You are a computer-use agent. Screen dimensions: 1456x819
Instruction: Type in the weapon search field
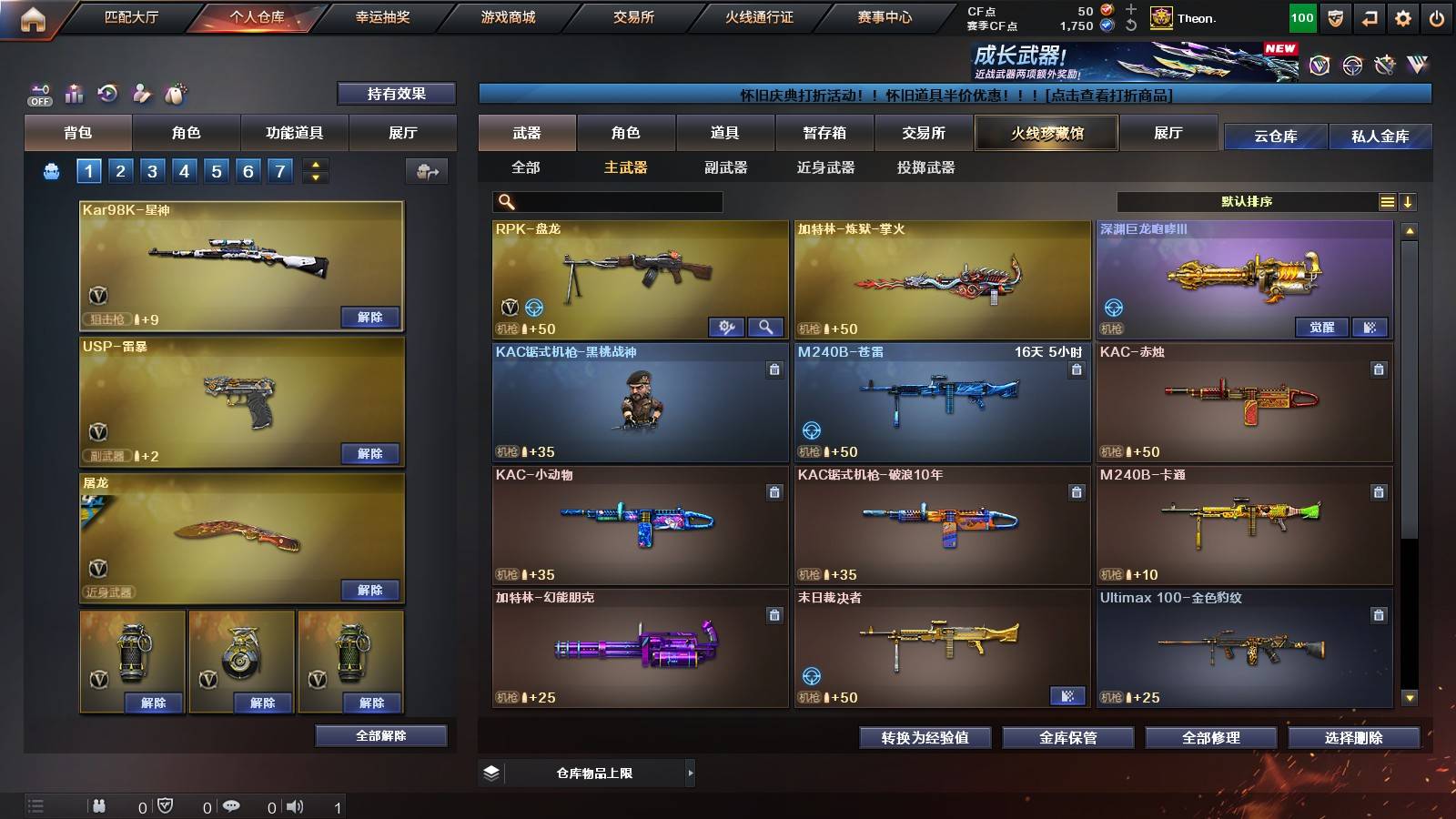(610, 202)
